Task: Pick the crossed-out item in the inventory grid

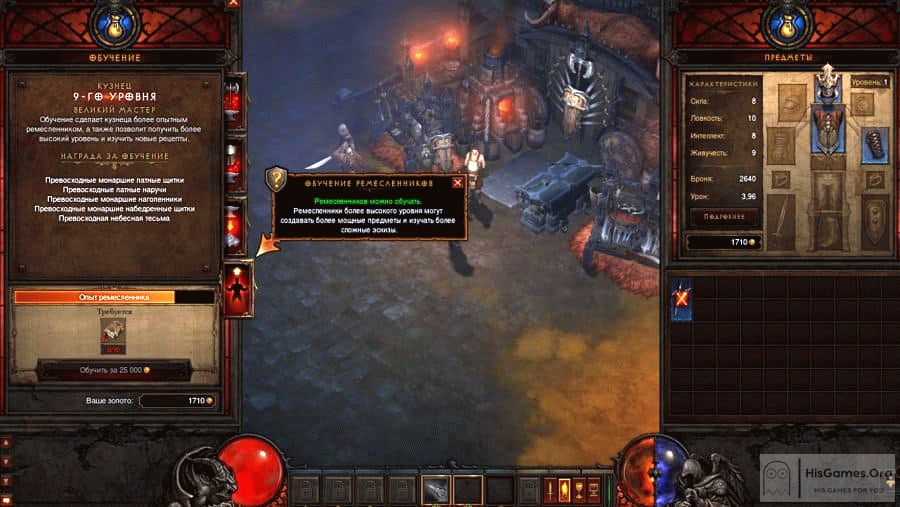Action: 681,300
